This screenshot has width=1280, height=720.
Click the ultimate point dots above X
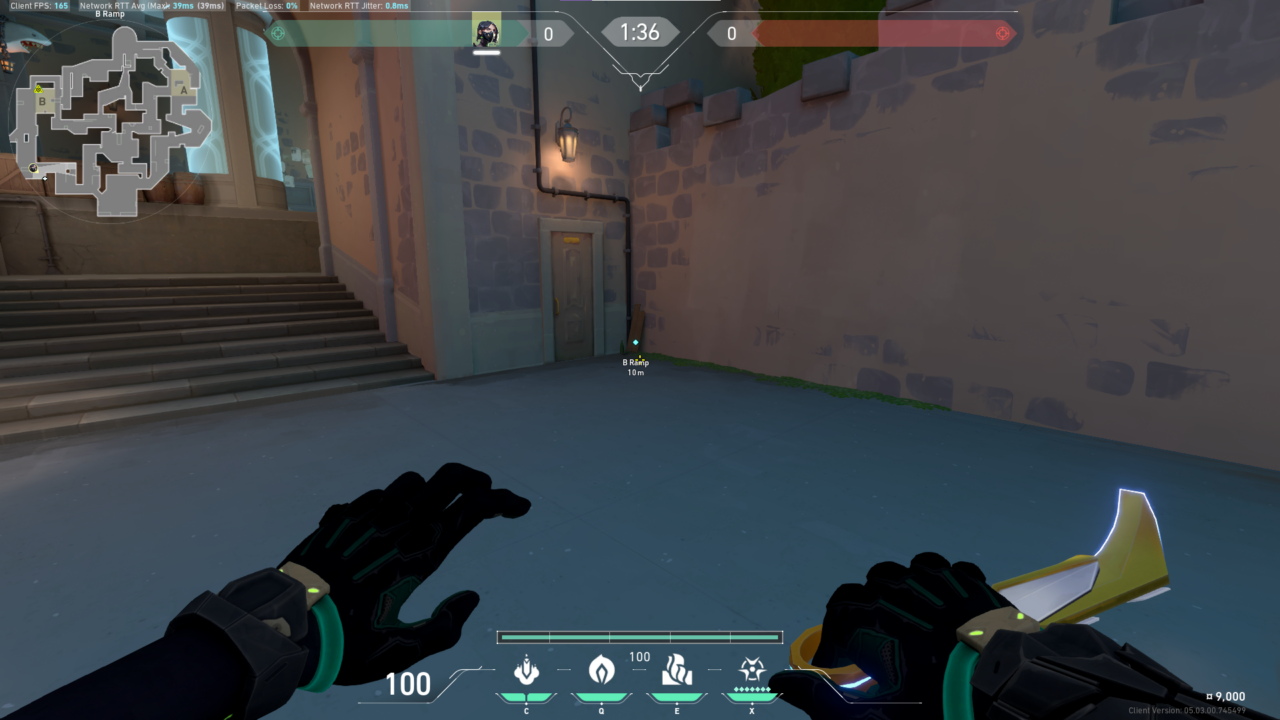click(x=752, y=689)
